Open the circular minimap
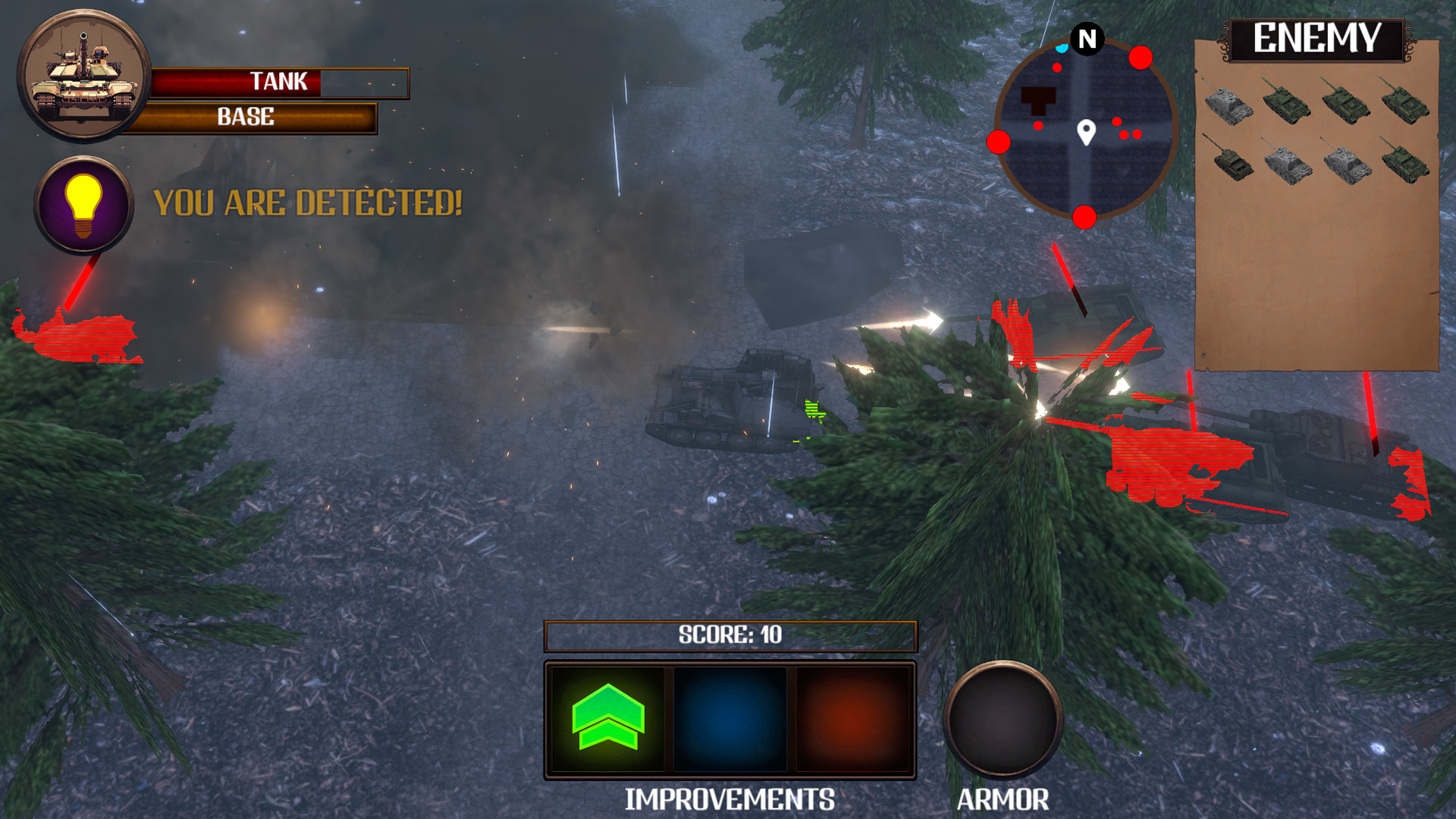The width and height of the screenshot is (1456, 819). click(x=1085, y=130)
